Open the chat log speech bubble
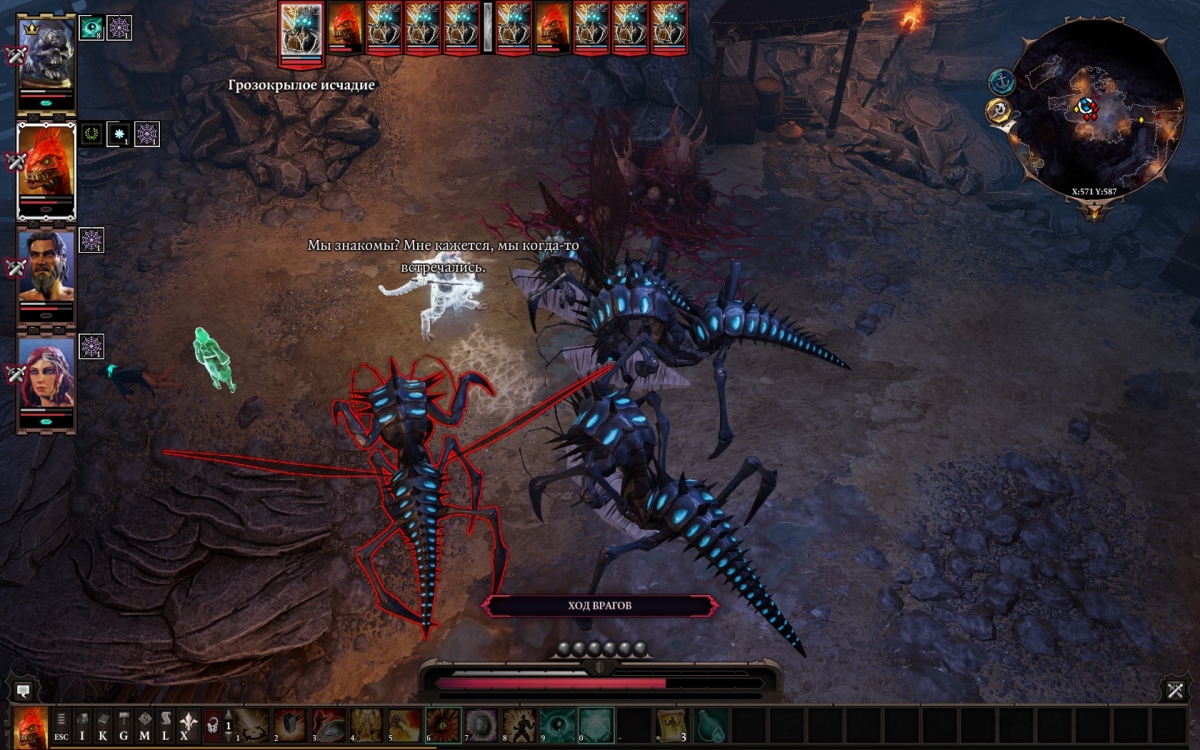Viewport: 1200px width, 750px height. pyautogui.click(x=23, y=691)
